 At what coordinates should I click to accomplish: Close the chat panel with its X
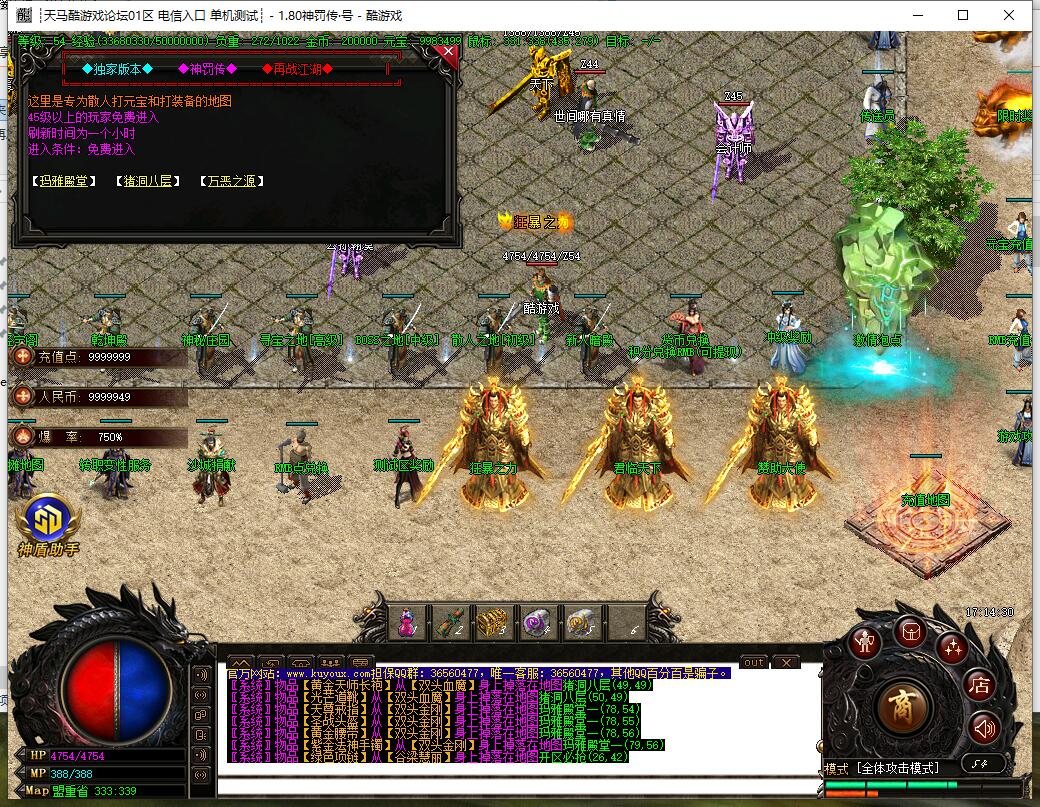point(786,662)
